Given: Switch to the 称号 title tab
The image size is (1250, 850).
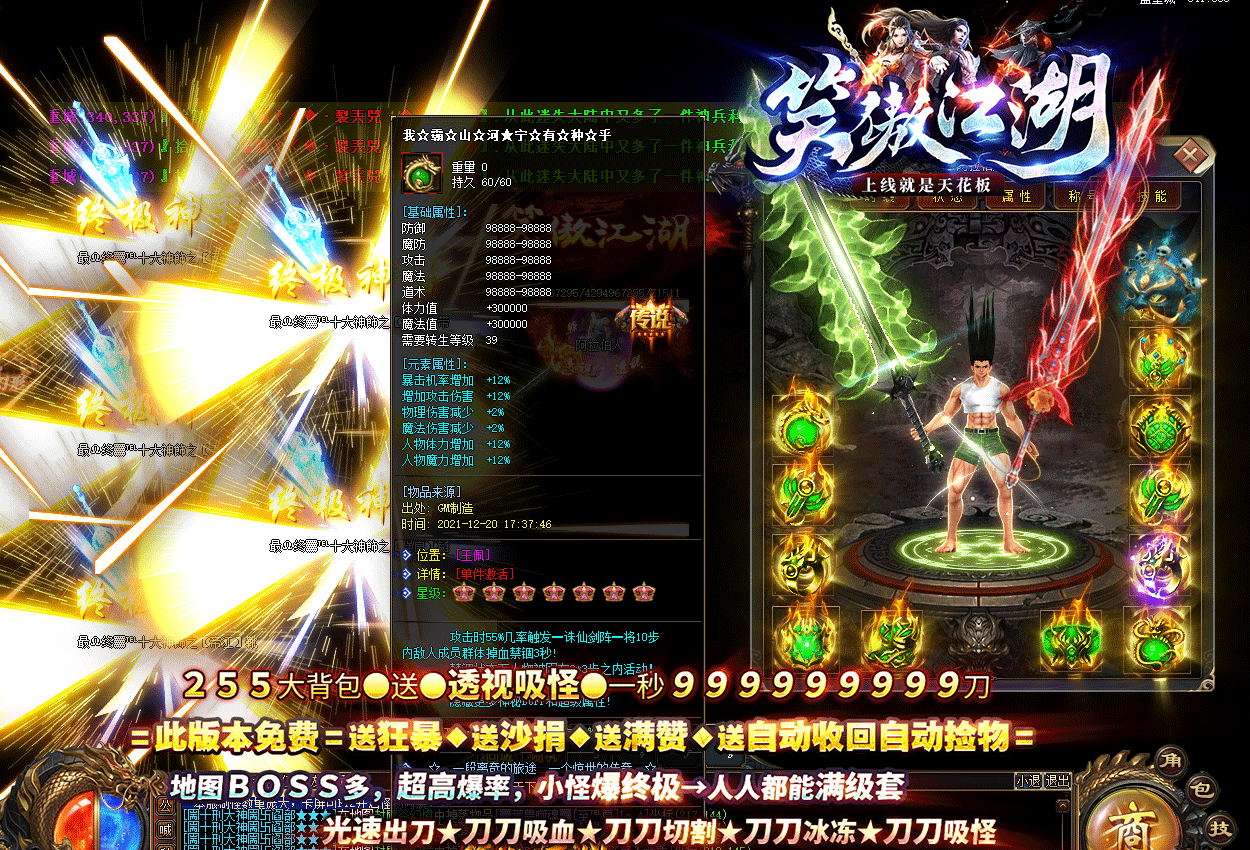Looking at the screenshot, I should 1083,196.
